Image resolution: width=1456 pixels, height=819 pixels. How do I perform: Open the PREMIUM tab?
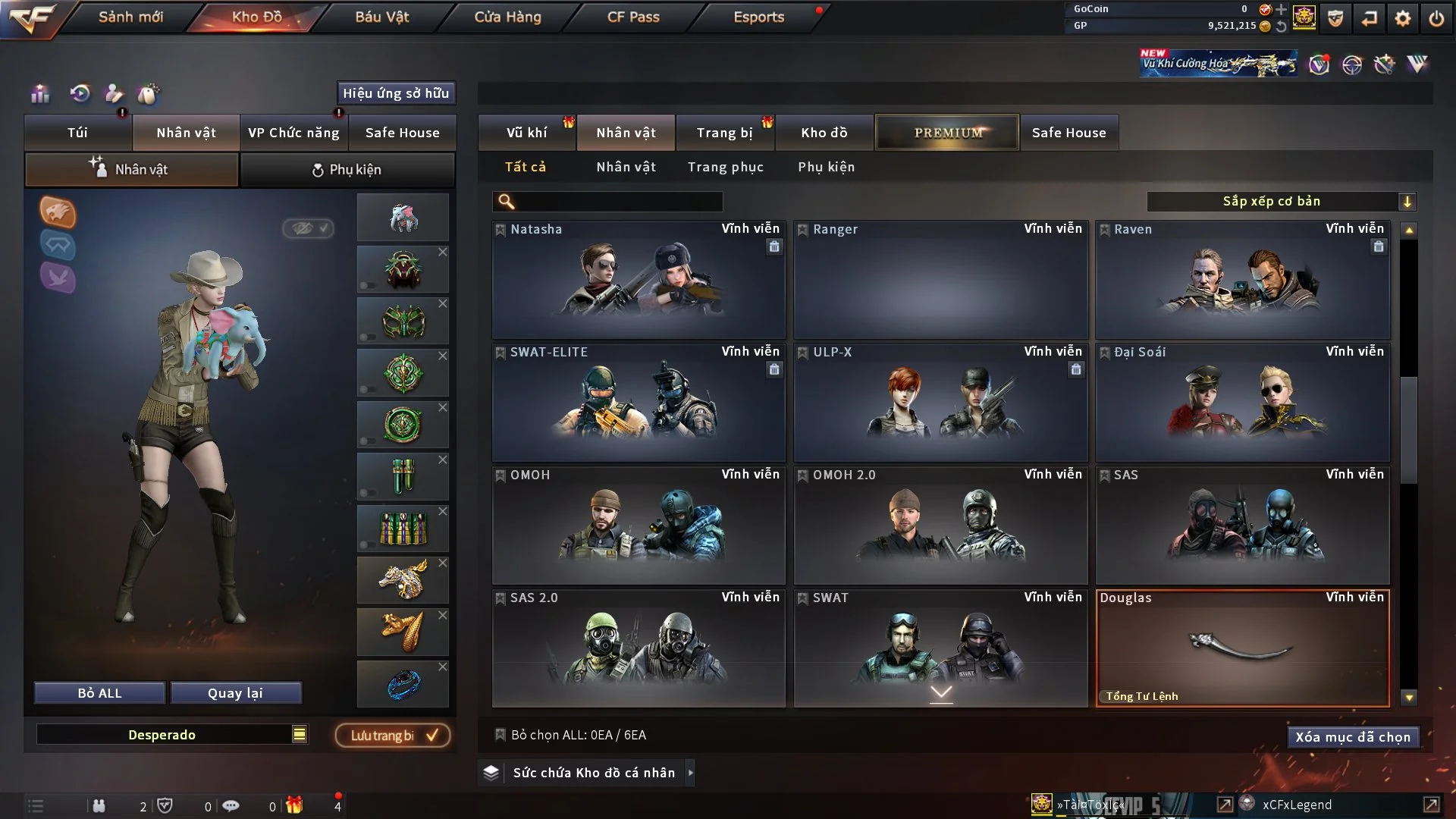[947, 133]
